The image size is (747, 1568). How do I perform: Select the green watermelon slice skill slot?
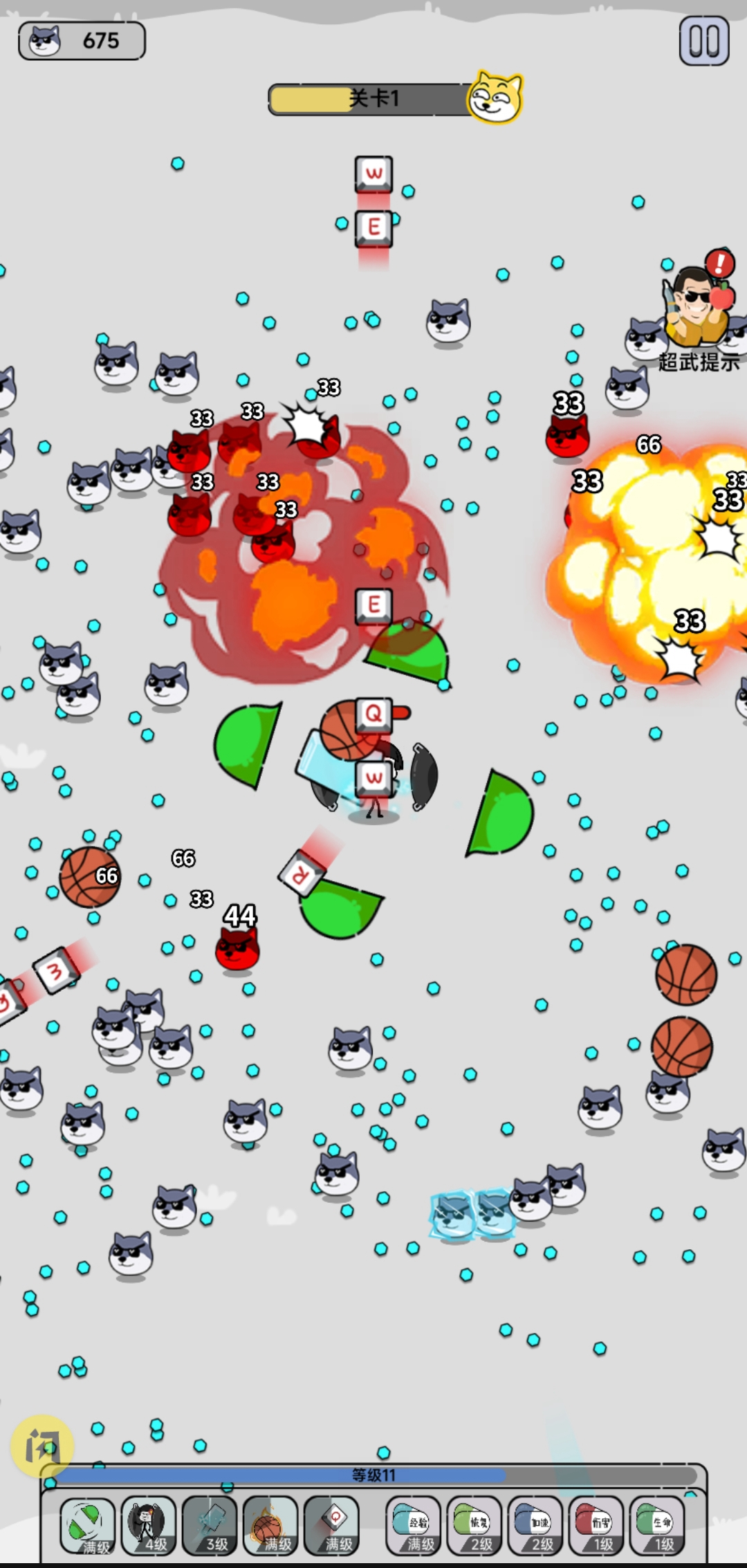coord(88,1524)
